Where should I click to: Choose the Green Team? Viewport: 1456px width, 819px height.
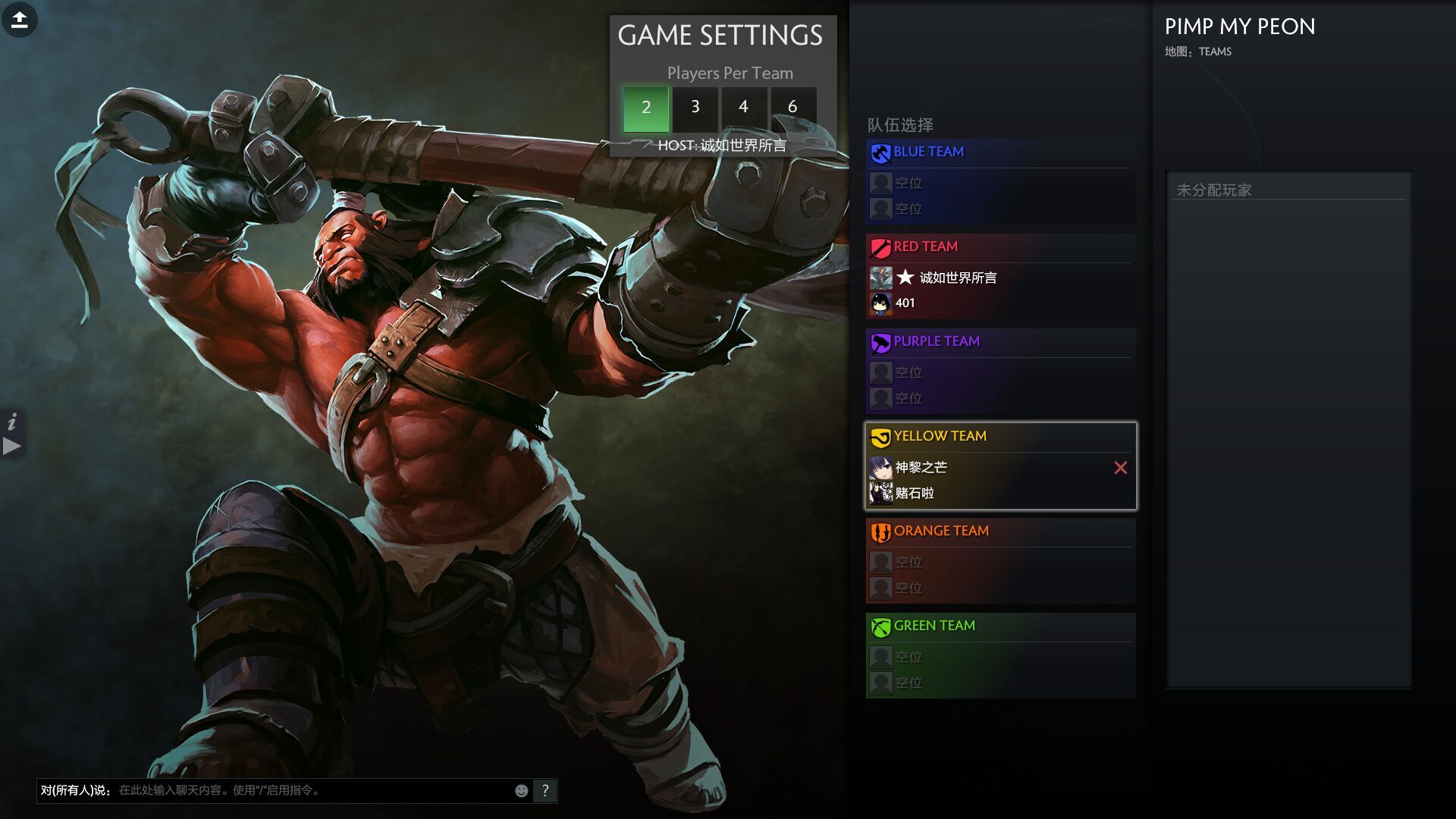click(934, 626)
